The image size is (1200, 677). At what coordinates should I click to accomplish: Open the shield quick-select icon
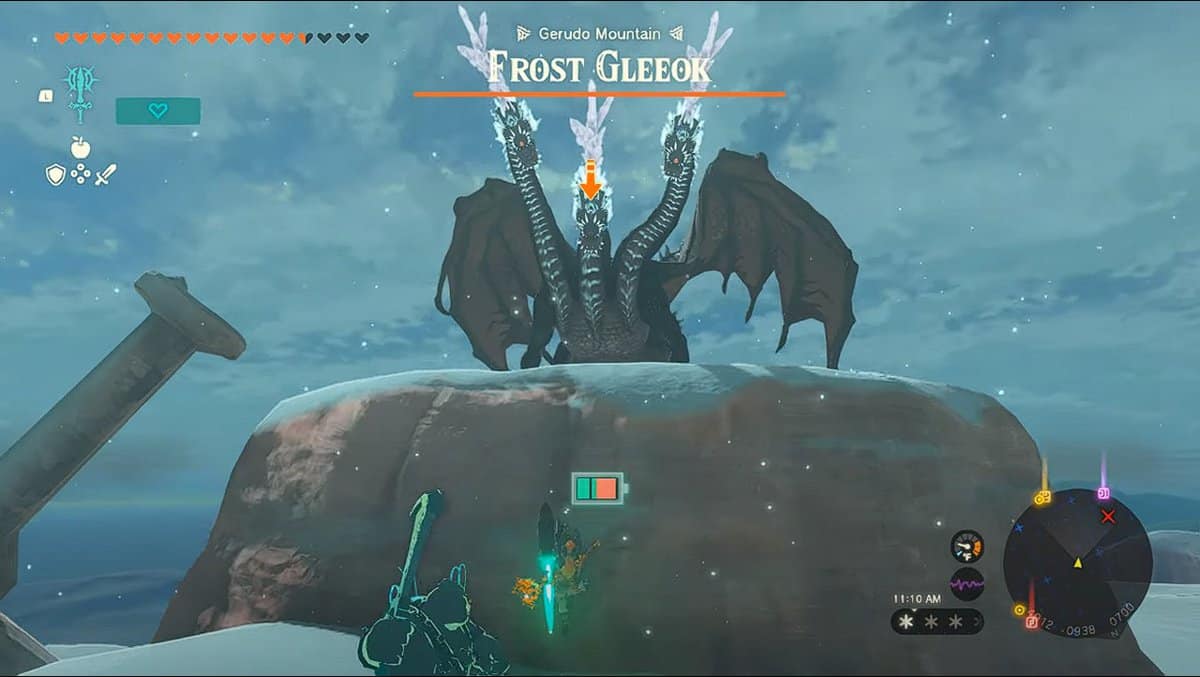coord(56,175)
